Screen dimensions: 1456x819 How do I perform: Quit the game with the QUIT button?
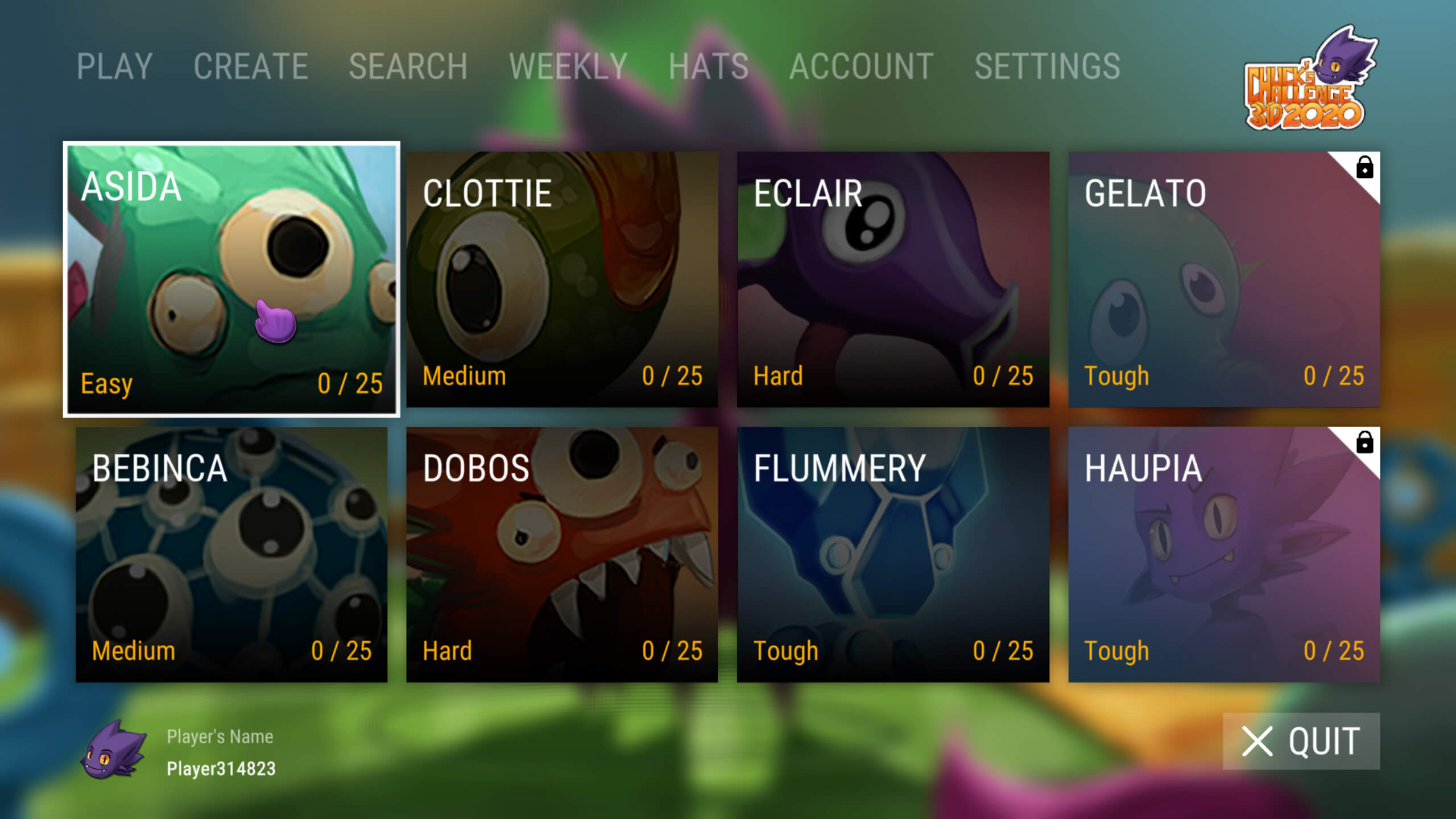point(1301,741)
